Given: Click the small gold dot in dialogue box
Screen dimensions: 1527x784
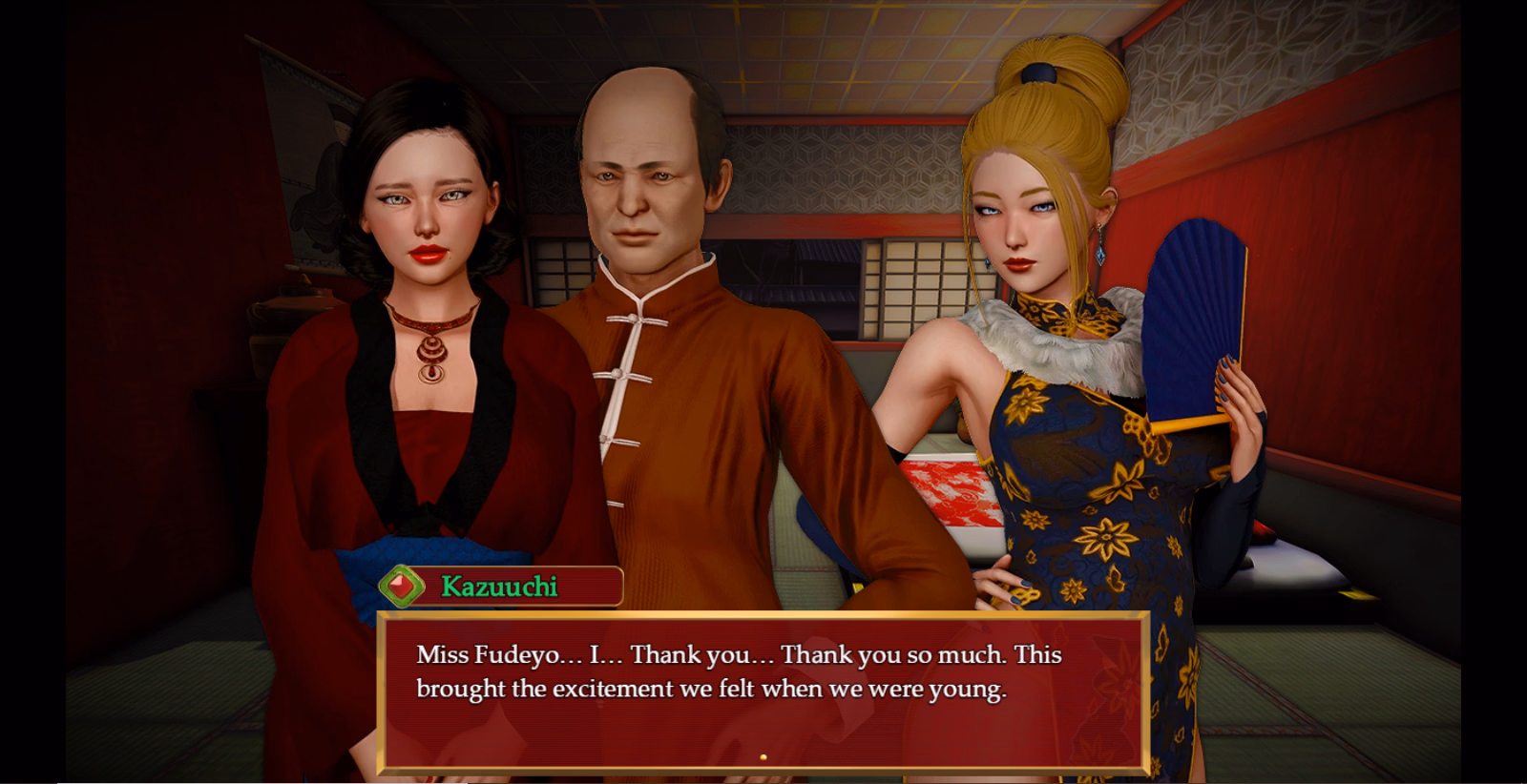Looking at the screenshot, I should pyautogui.click(x=763, y=757).
